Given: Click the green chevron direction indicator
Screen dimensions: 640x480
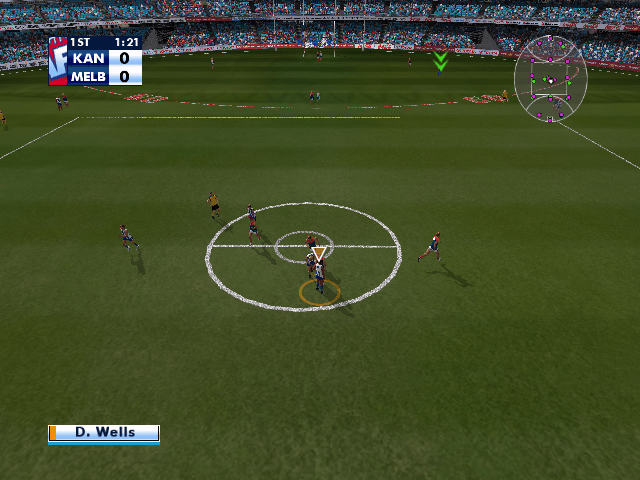Looking at the screenshot, I should click(440, 62).
